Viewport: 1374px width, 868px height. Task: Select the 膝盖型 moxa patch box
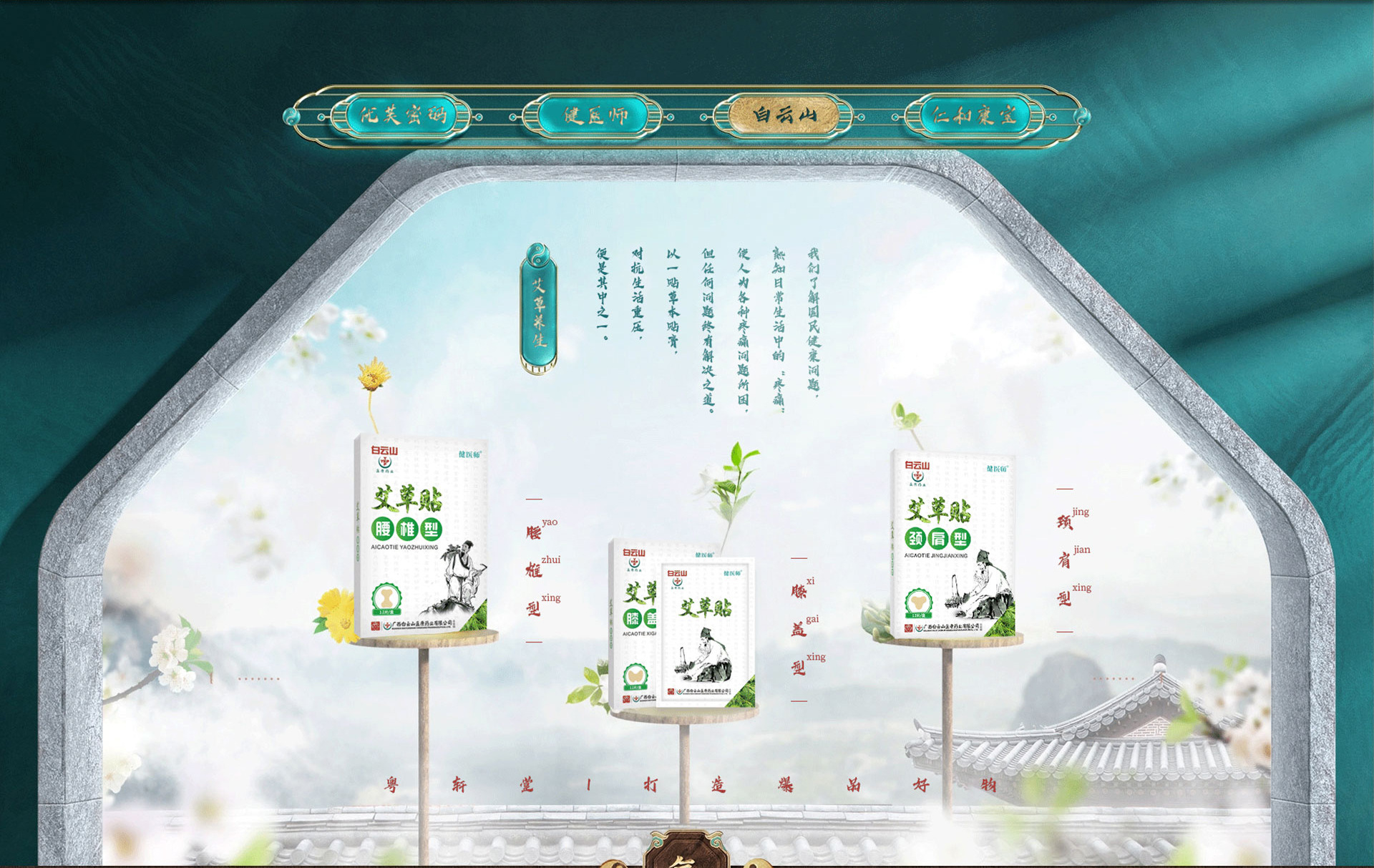[x=683, y=623]
